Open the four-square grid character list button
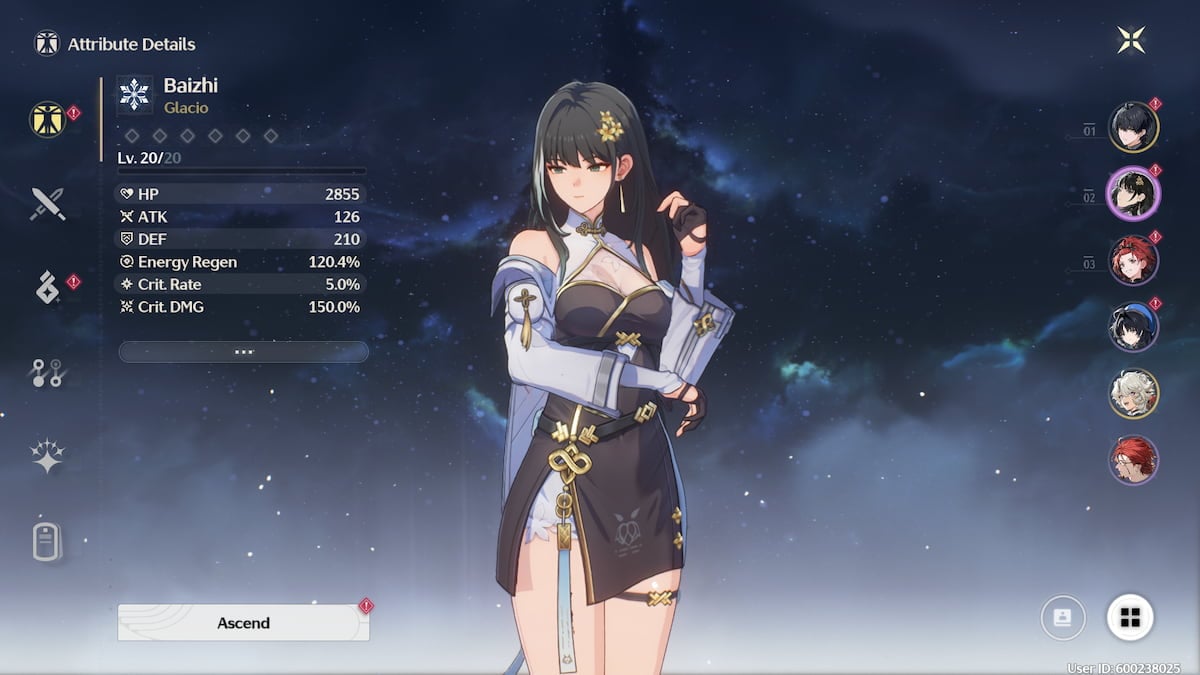This screenshot has width=1200, height=675. coord(1130,618)
